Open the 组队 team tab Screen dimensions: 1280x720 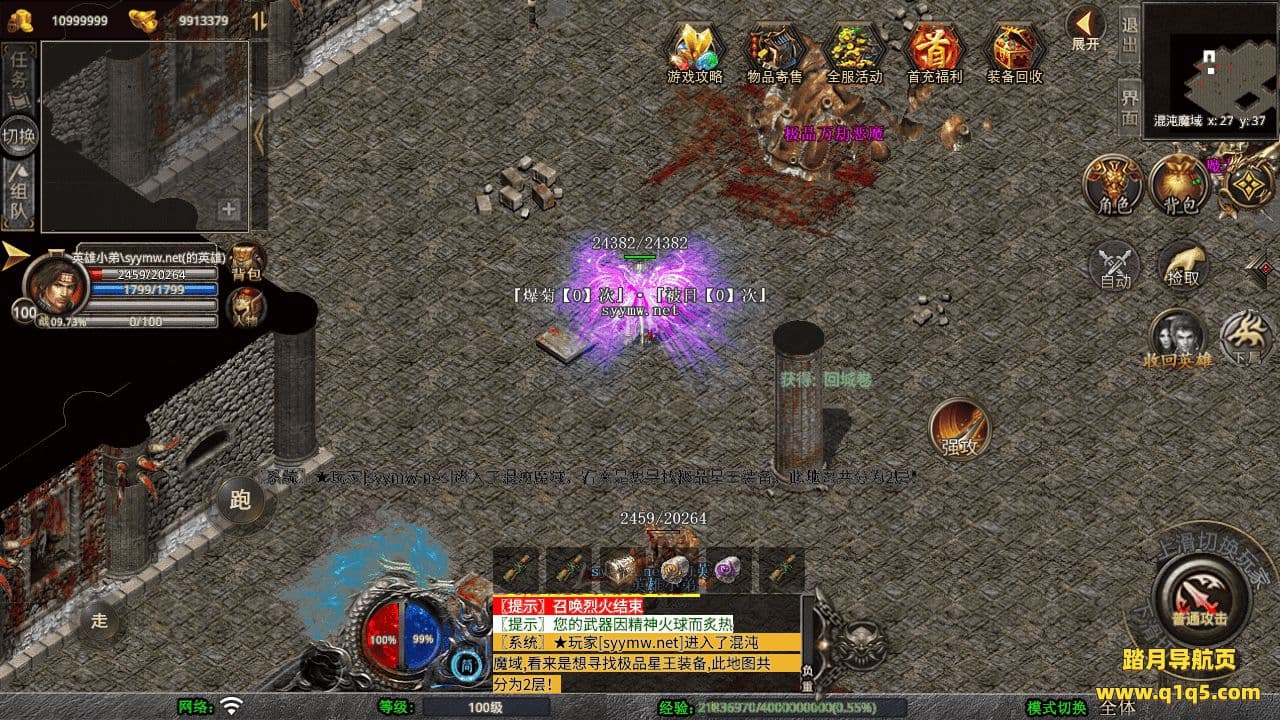19,196
